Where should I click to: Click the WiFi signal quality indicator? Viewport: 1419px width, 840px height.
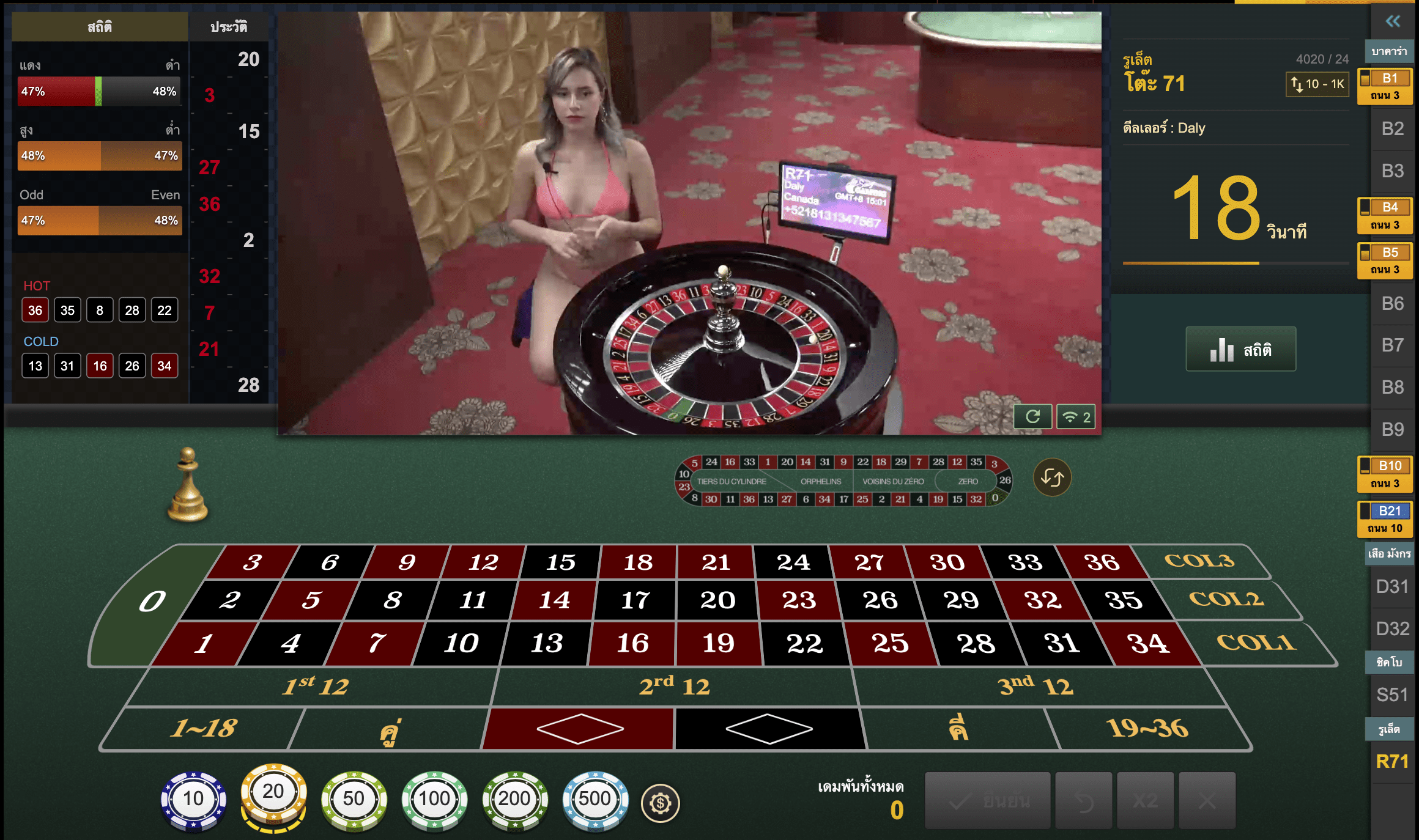(1075, 416)
